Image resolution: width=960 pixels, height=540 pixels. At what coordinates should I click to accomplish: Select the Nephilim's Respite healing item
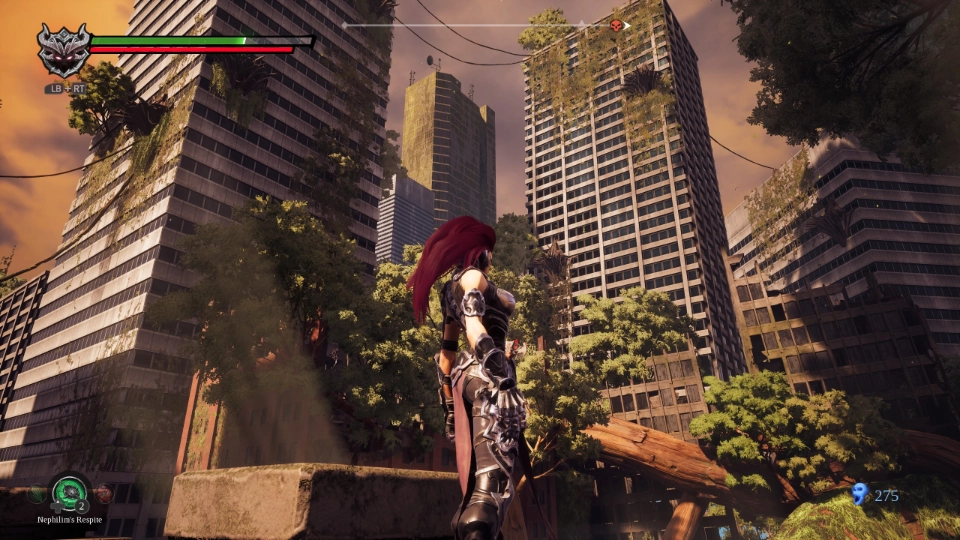70,491
